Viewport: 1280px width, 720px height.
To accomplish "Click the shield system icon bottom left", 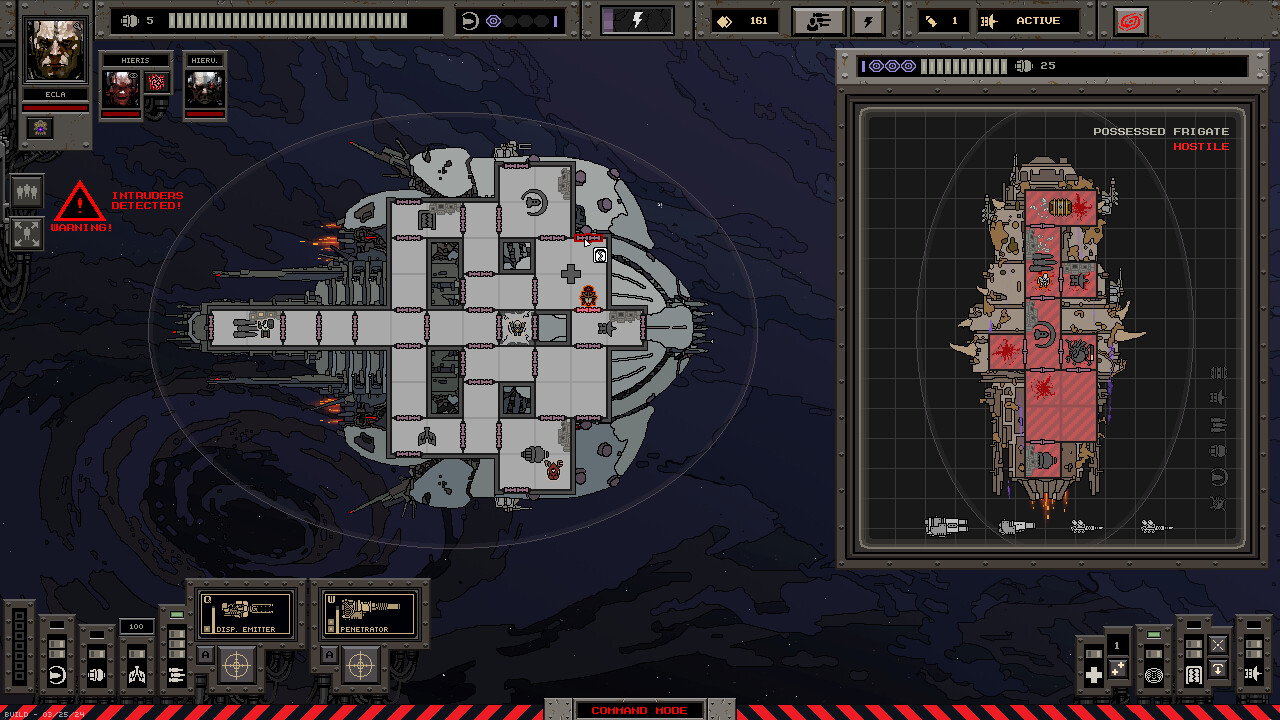I will pos(55,673).
